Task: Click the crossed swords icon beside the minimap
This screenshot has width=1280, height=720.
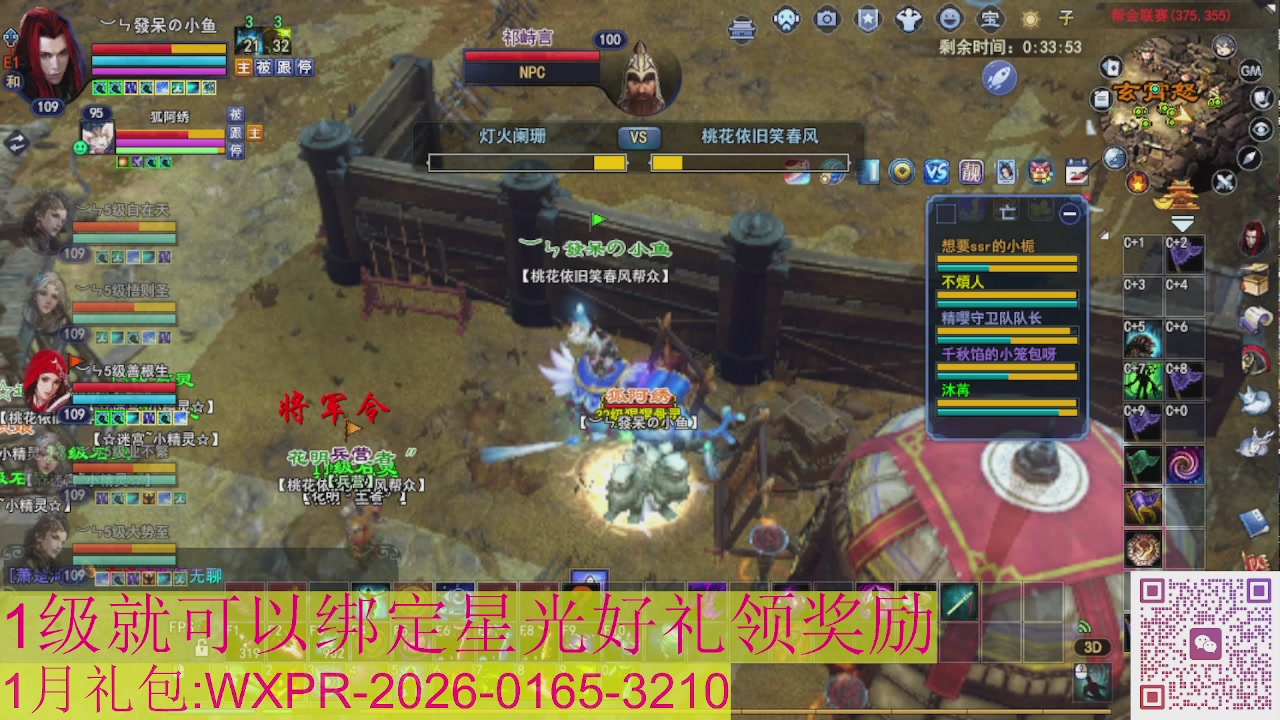Action: click(x=1223, y=181)
